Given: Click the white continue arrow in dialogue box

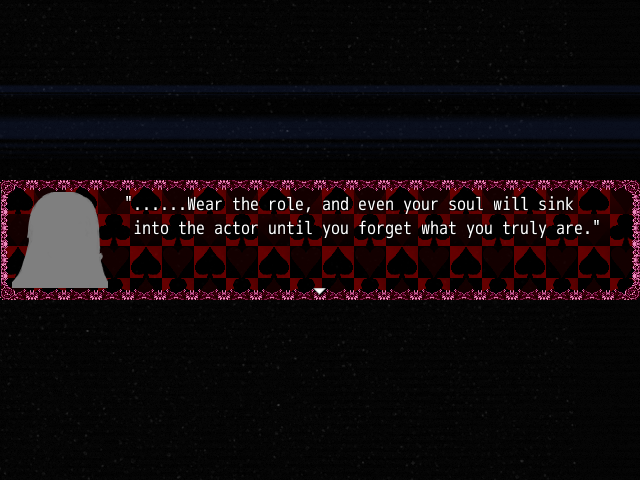Looking at the screenshot, I should click(319, 291).
